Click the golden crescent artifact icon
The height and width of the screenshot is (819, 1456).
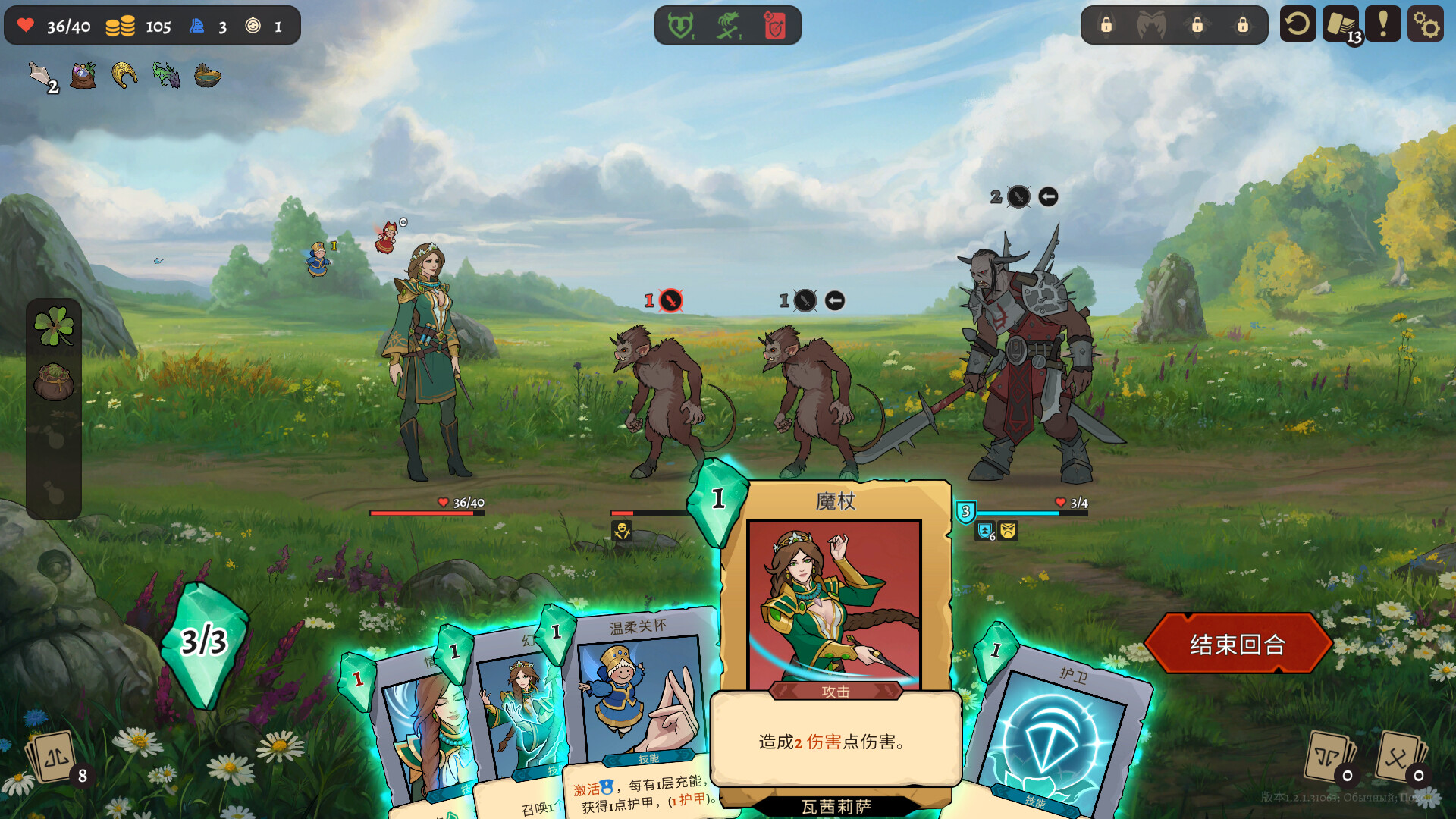click(x=124, y=75)
